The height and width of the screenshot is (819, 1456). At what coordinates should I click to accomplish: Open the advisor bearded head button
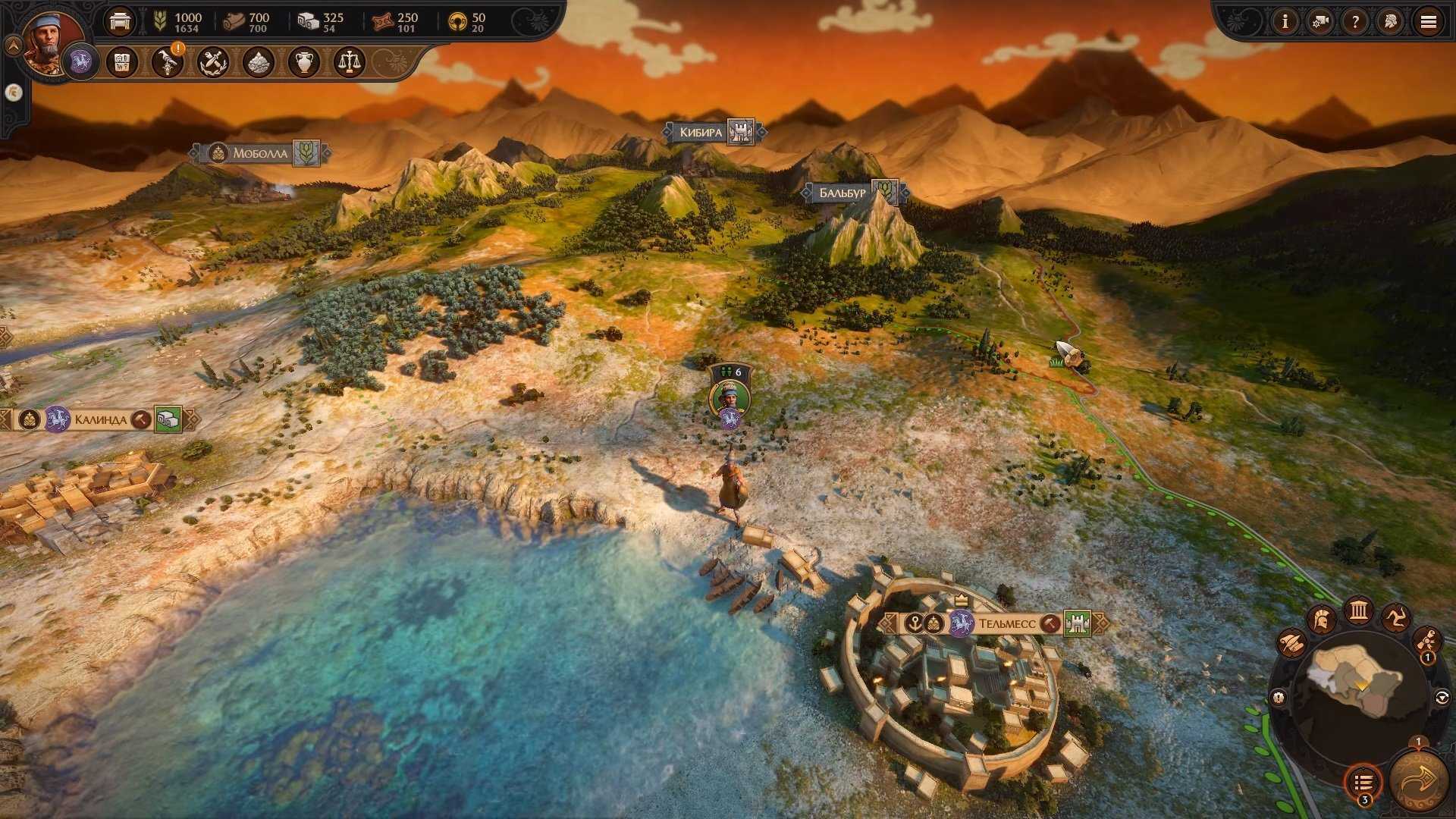1391,22
